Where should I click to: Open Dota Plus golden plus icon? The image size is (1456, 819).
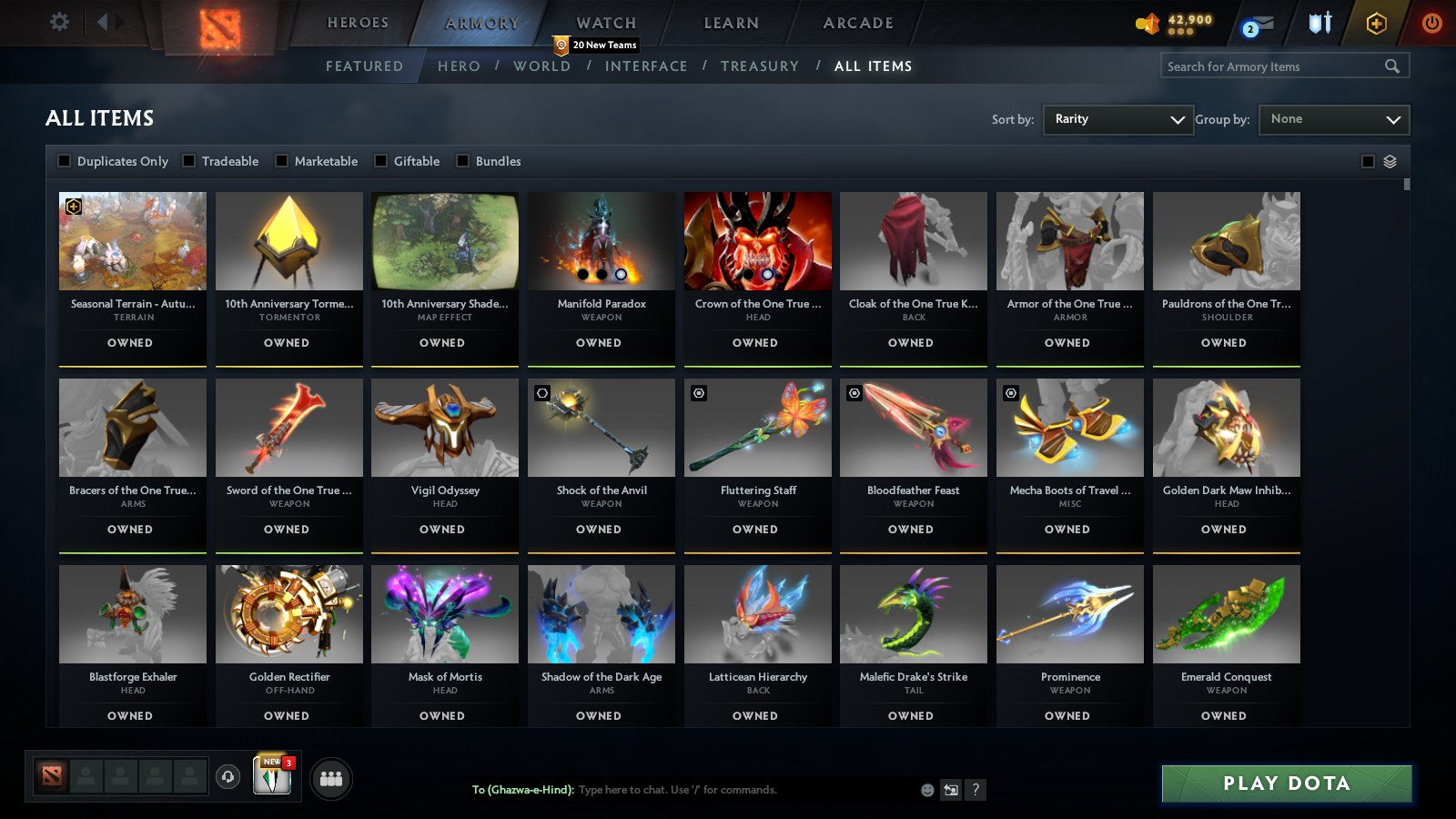pos(1375,25)
